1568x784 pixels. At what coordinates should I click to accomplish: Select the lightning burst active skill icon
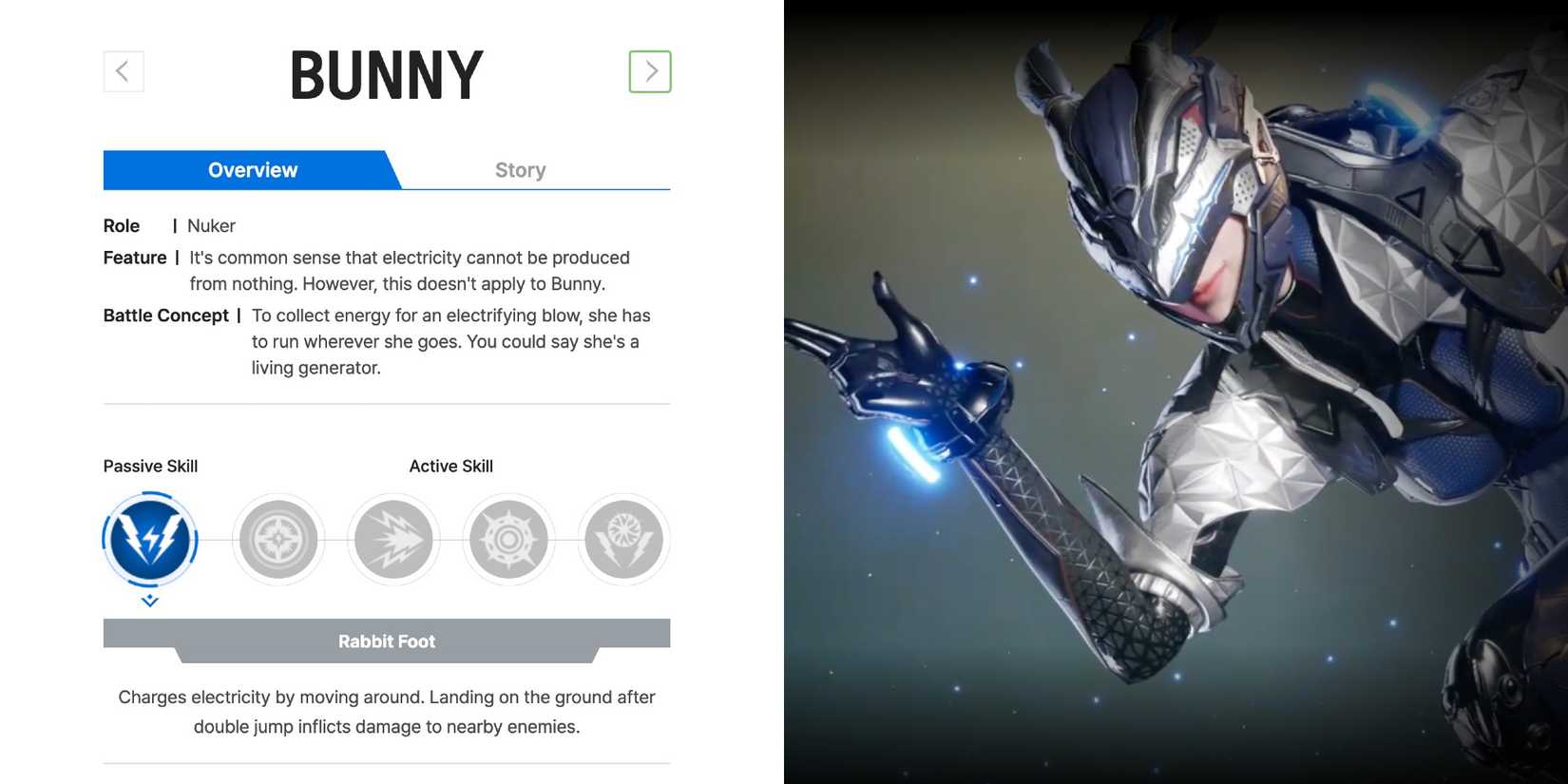click(393, 539)
